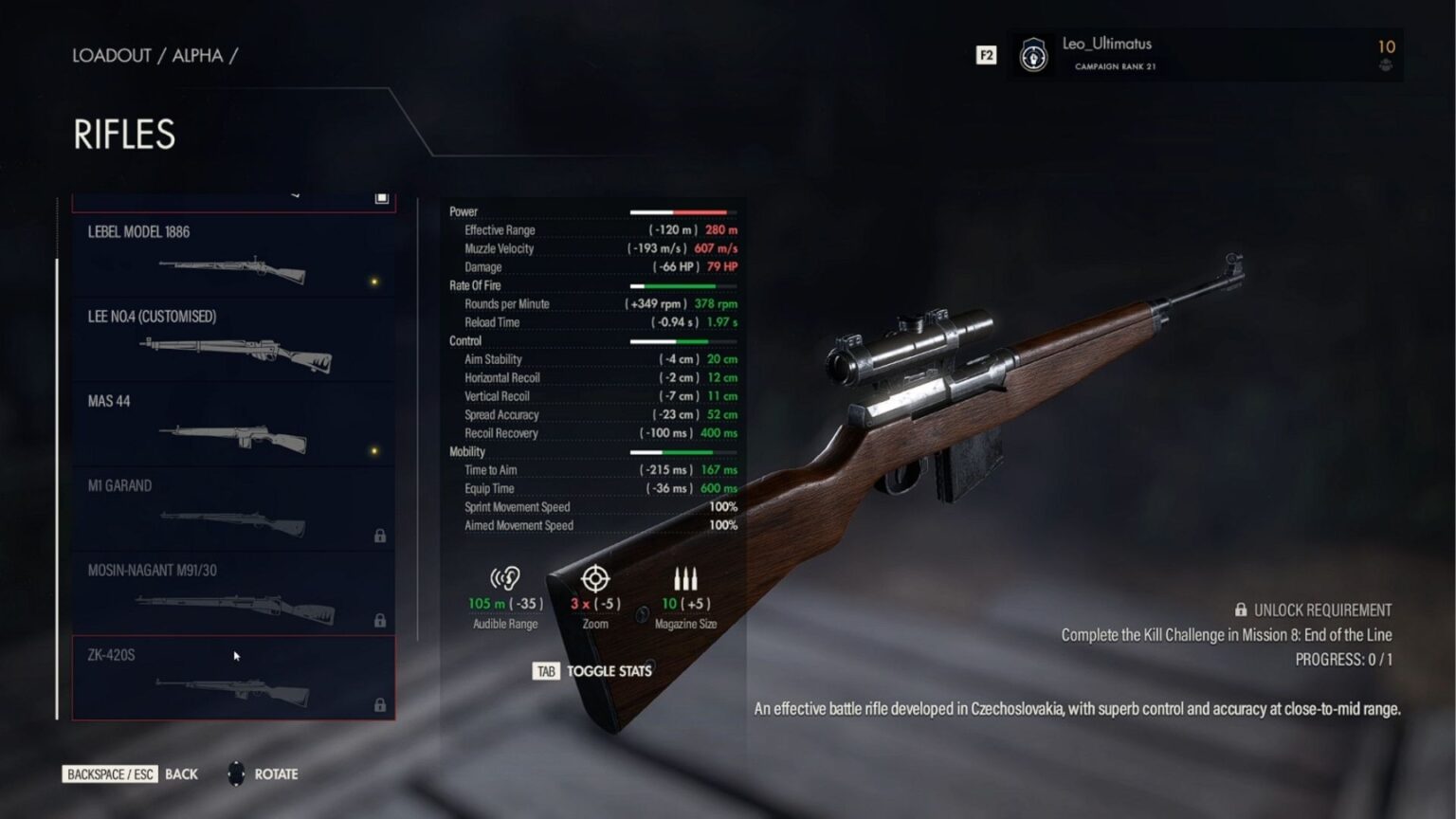Select the RIFLES category heading

(x=124, y=135)
